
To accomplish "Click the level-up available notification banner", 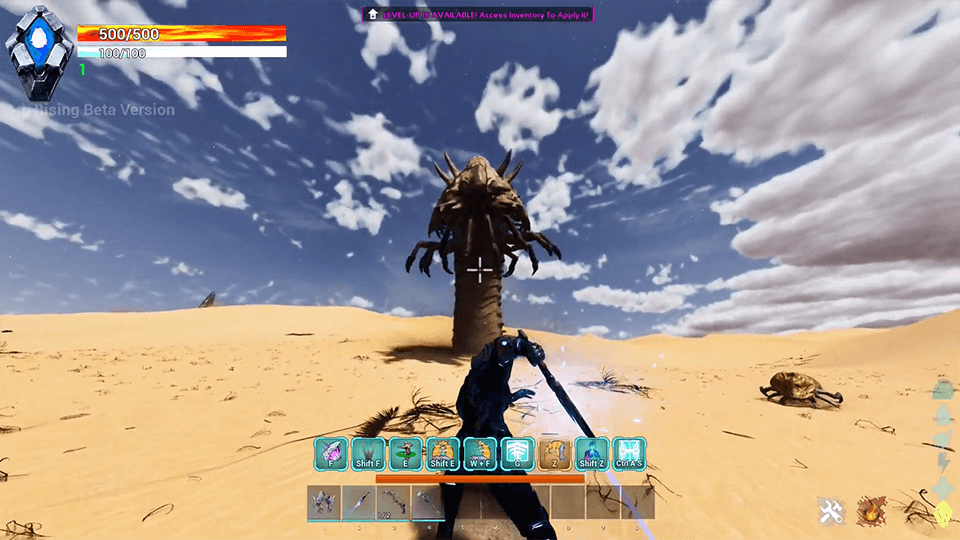I will 480,14.
